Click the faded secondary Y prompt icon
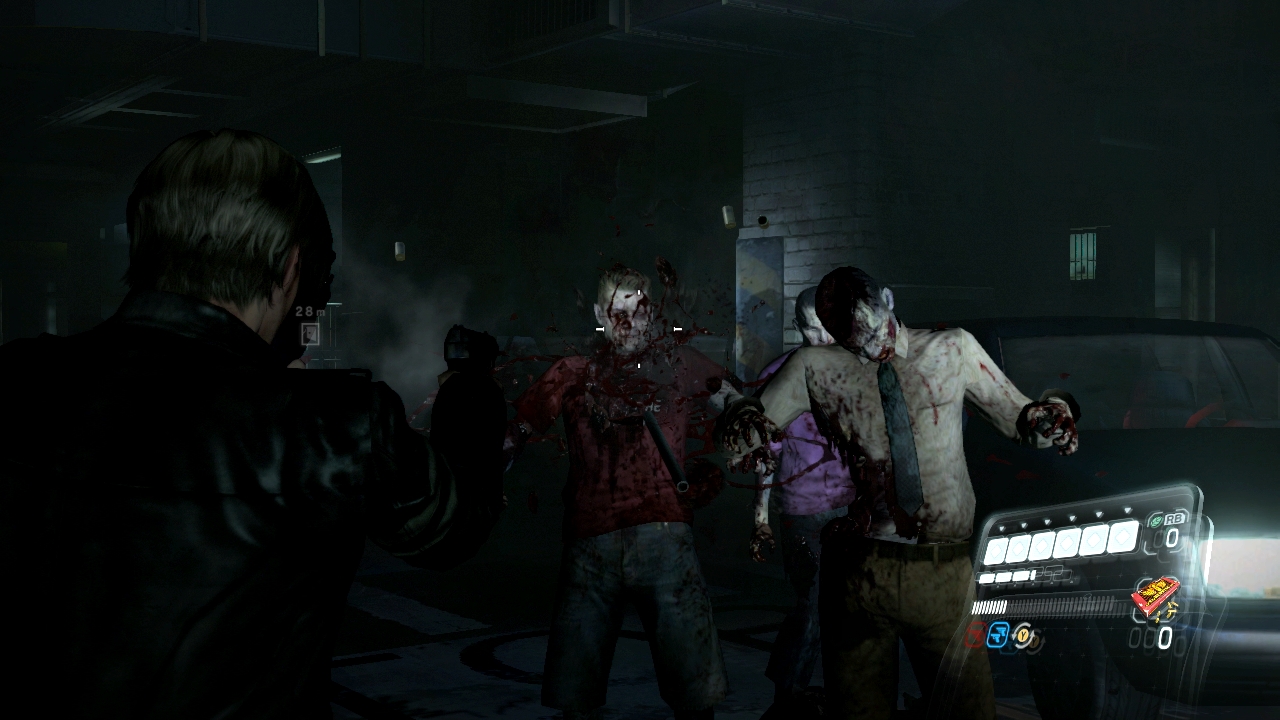1280x720 pixels. point(1036,642)
